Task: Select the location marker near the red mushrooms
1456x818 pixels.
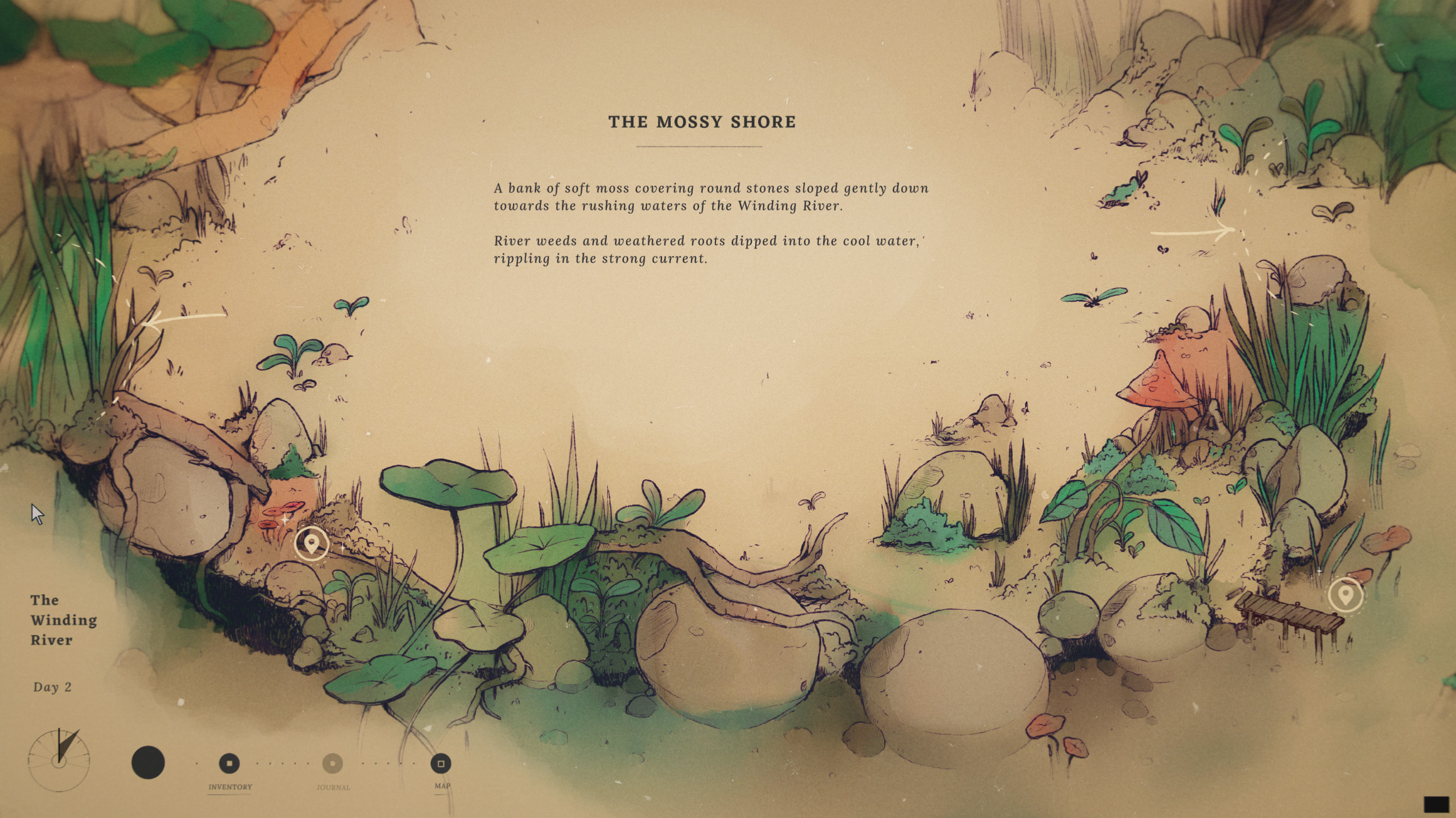Action: 312,543
